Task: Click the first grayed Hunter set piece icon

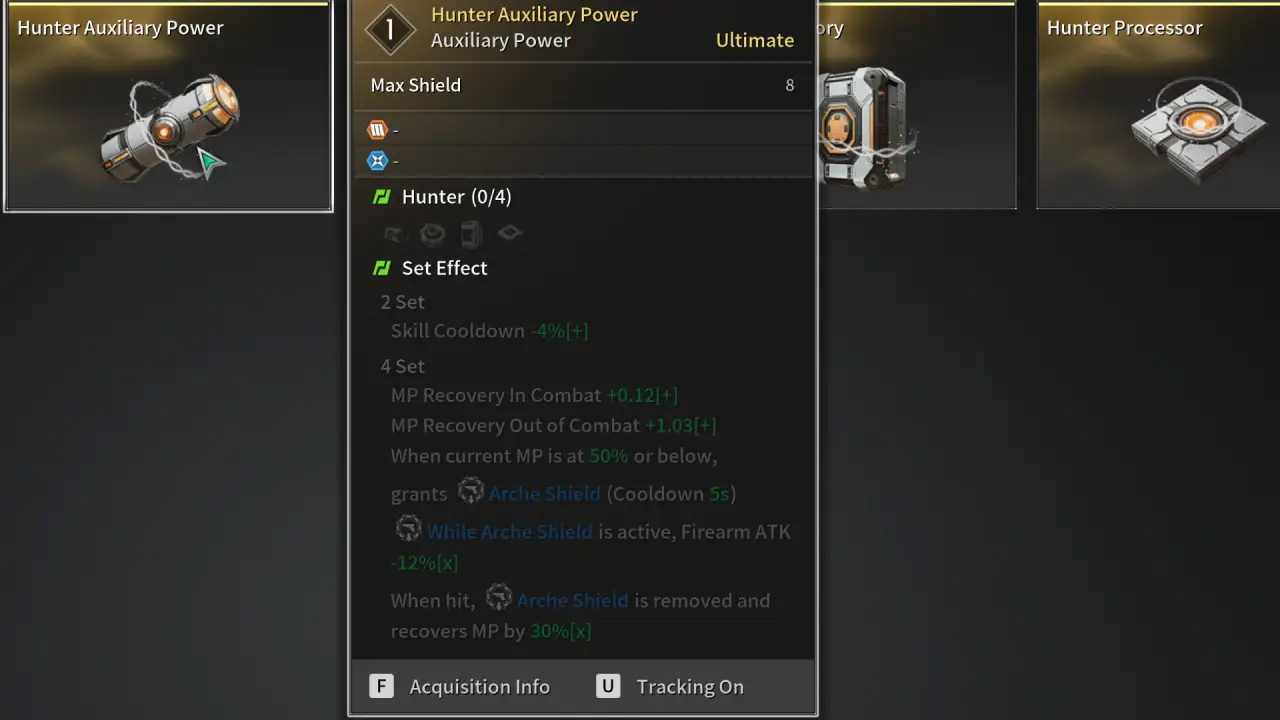Action: [394, 233]
